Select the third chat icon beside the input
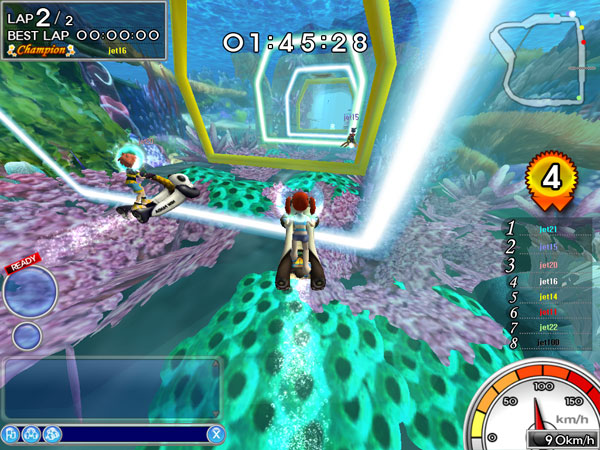The width and height of the screenshot is (600, 450). [x=52, y=434]
